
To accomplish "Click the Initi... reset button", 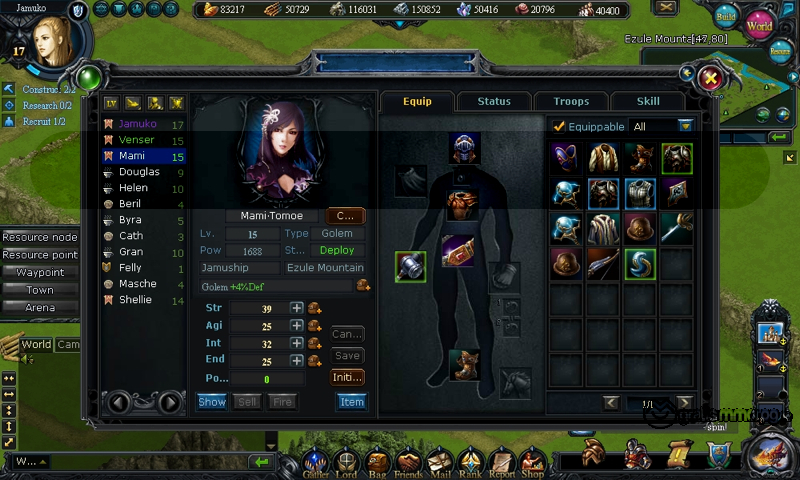I will [x=347, y=377].
